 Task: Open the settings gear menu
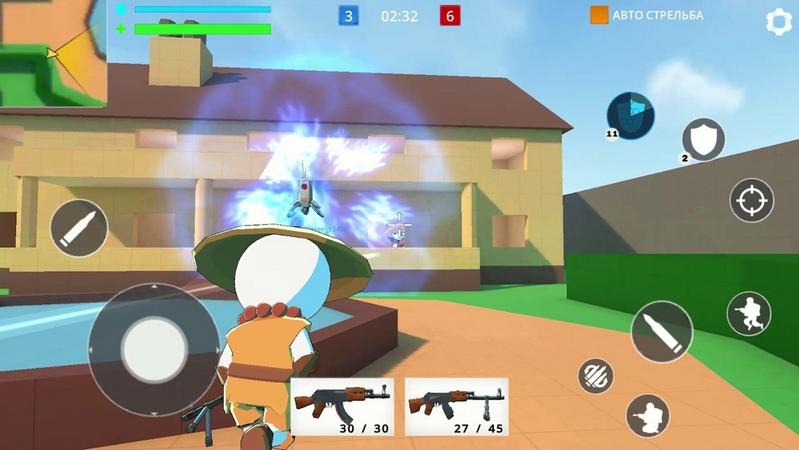[778, 22]
